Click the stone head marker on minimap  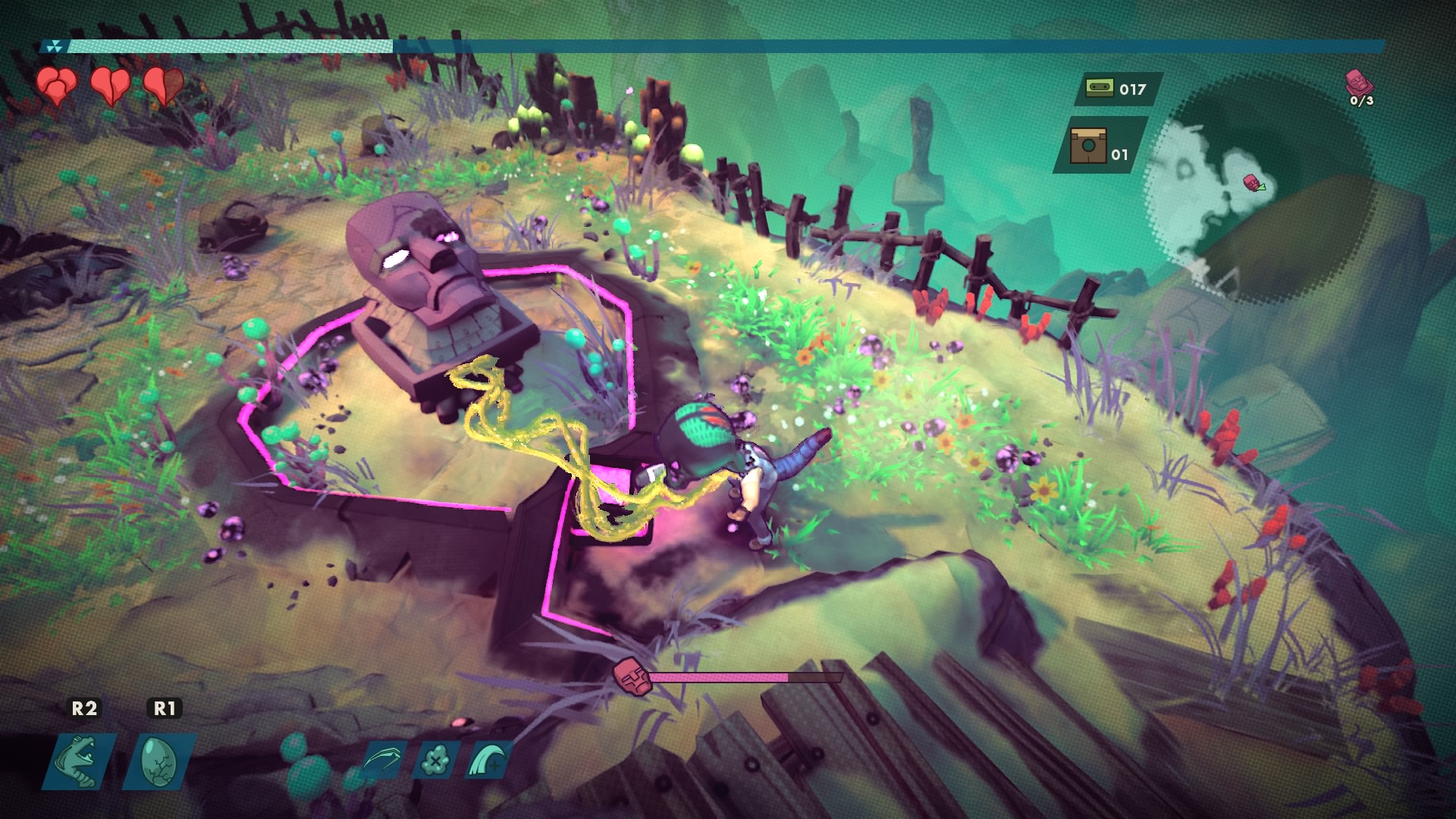1251,182
